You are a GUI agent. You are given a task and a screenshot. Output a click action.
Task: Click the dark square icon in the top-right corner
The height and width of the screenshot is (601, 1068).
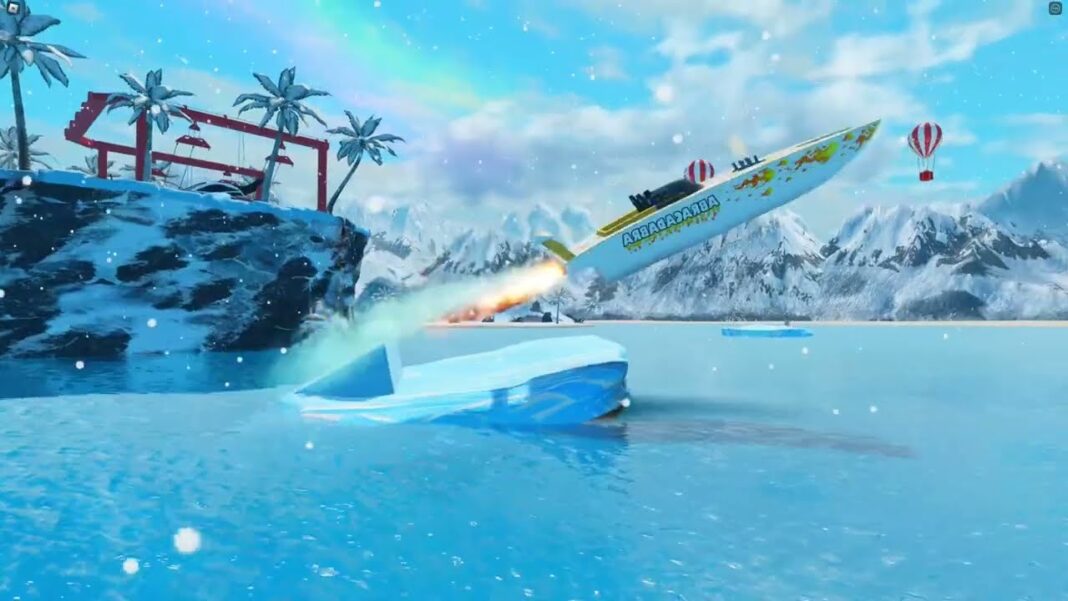tap(1056, 8)
